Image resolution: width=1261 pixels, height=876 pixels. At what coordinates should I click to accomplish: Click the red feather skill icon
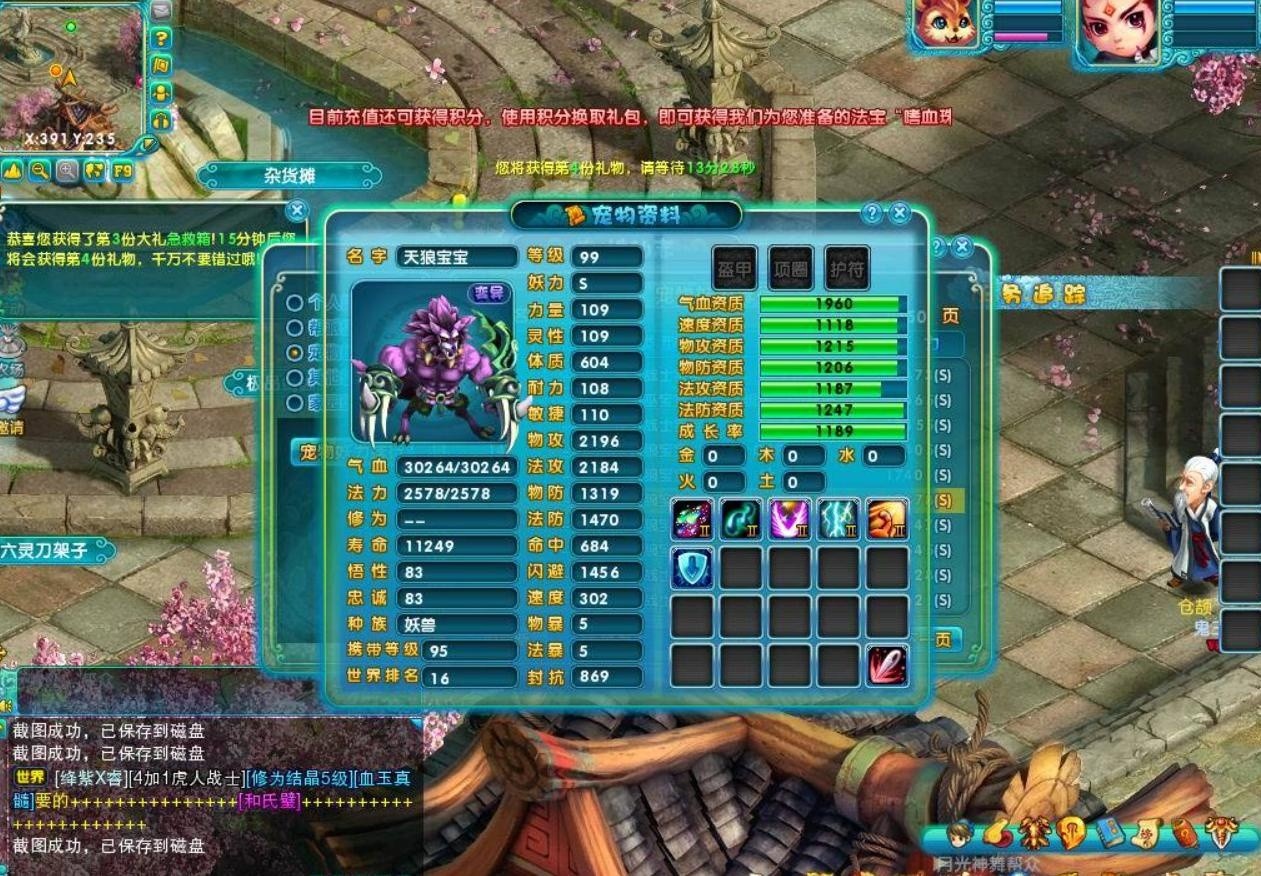pos(887,665)
